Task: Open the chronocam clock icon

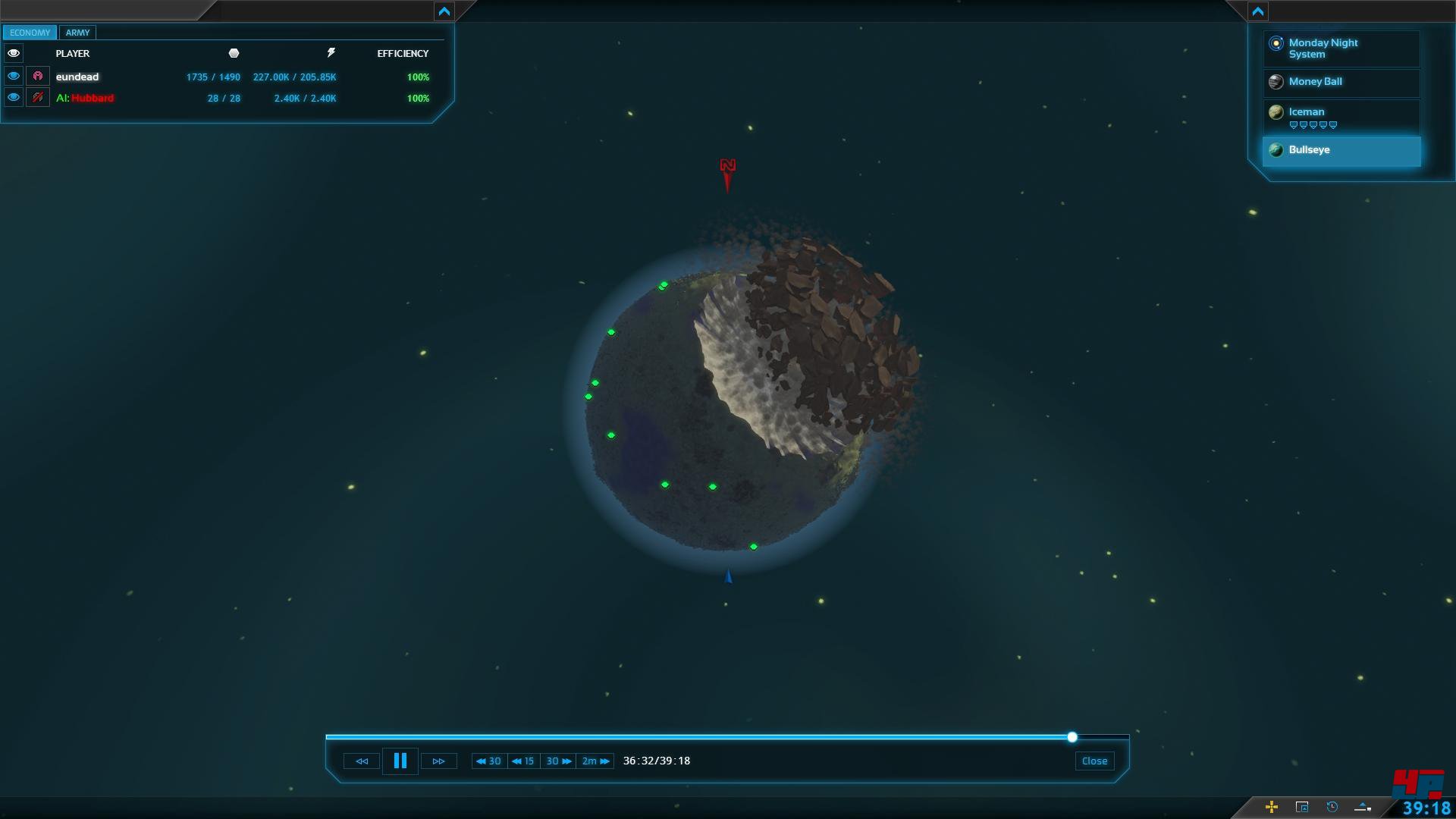Action: coord(1332,807)
